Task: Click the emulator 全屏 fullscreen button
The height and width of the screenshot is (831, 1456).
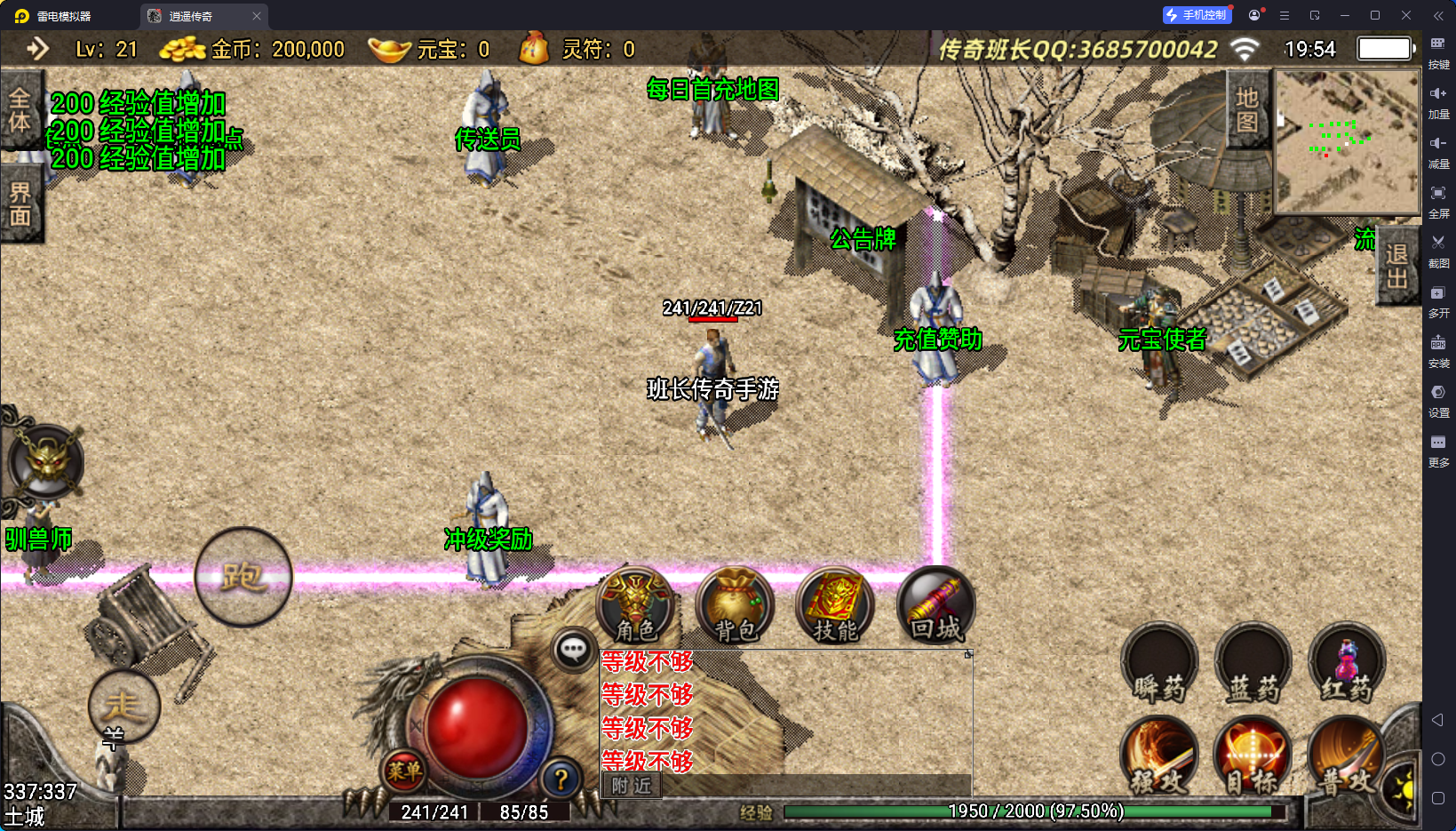Action: click(1438, 201)
